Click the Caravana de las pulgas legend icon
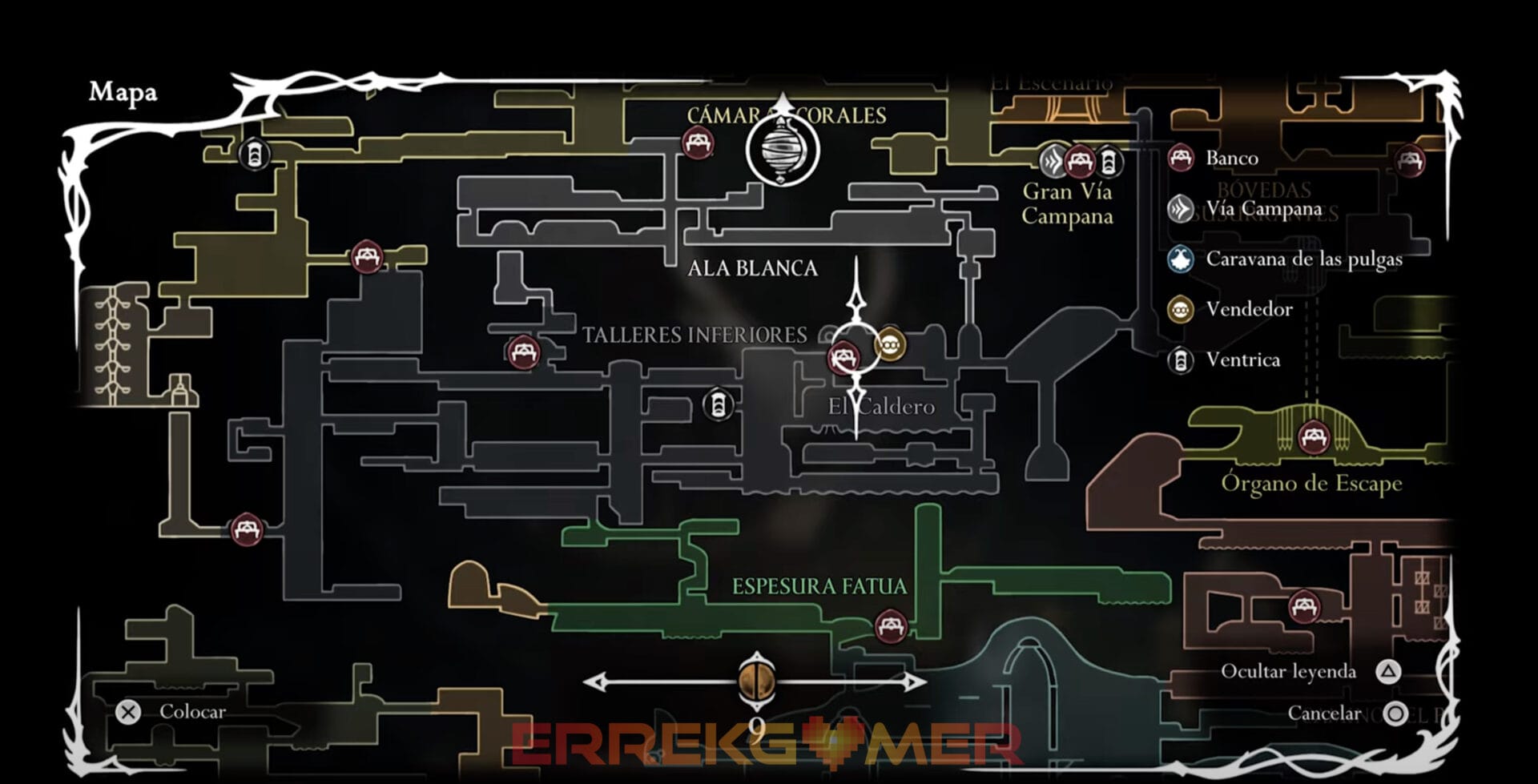1538x784 pixels. click(1179, 259)
